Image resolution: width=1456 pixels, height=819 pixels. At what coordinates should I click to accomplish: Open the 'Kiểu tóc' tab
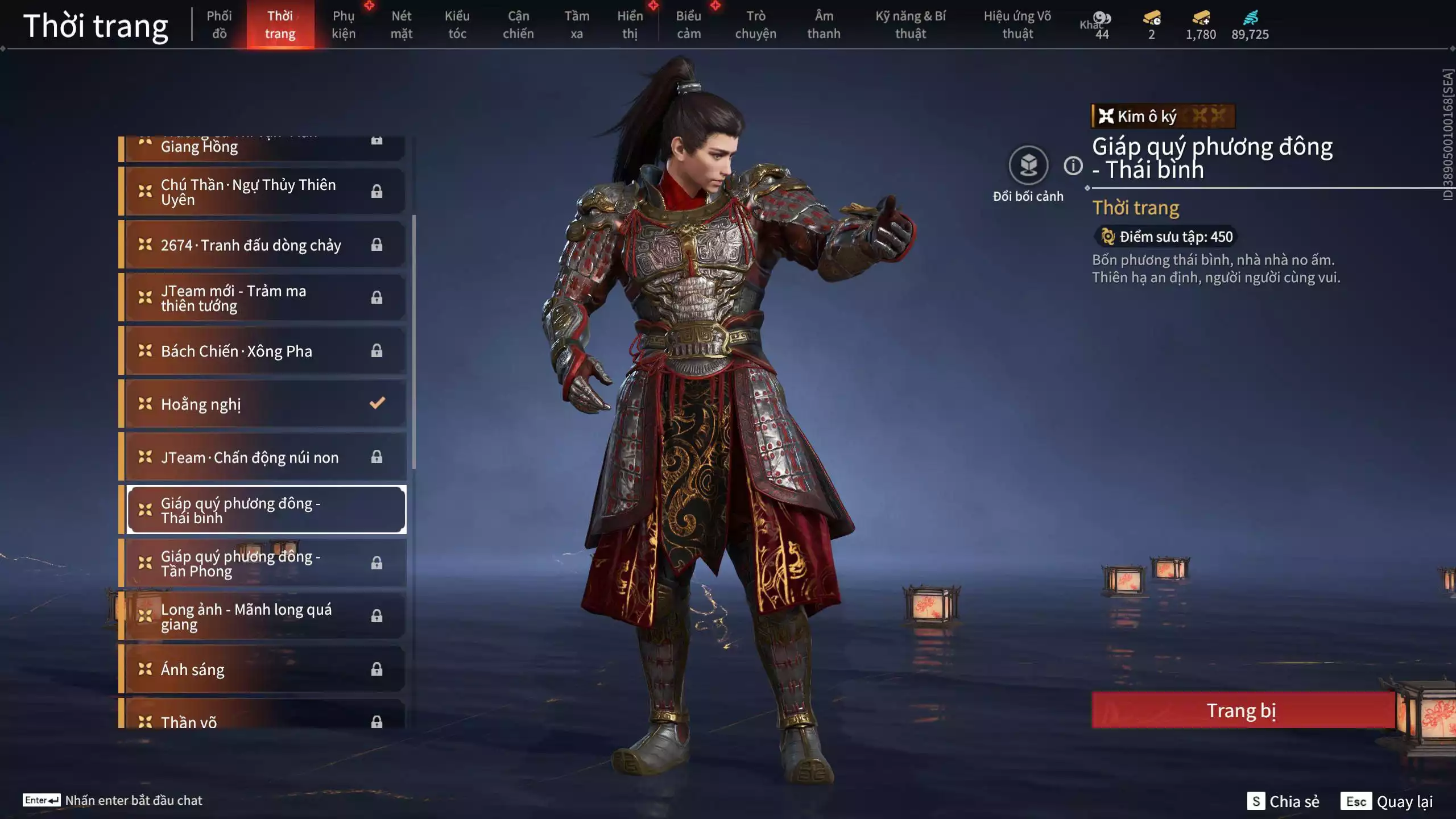[x=458, y=24]
